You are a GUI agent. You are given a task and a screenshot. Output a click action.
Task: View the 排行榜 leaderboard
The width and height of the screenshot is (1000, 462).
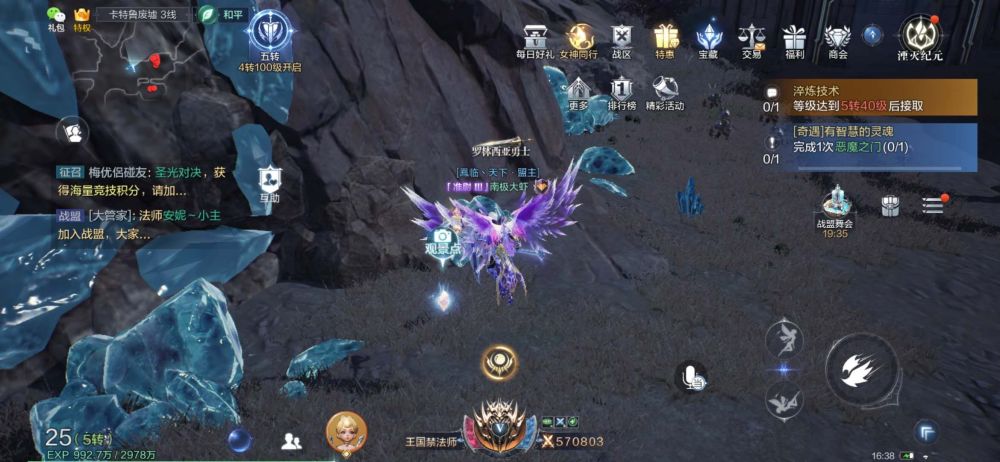[622, 92]
